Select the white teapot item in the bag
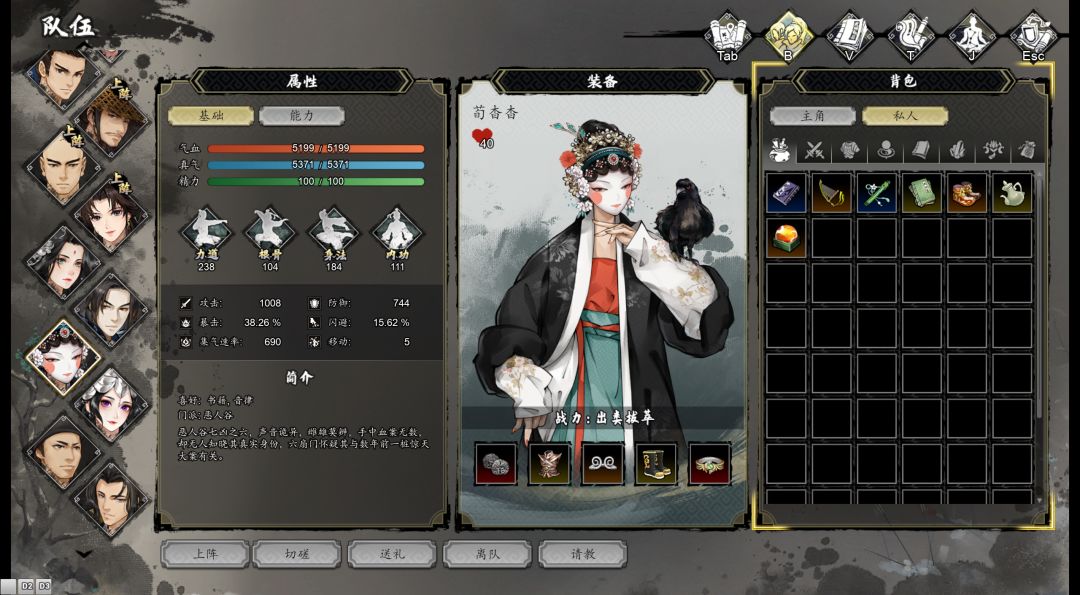1080x595 pixels. point(1012,193)
